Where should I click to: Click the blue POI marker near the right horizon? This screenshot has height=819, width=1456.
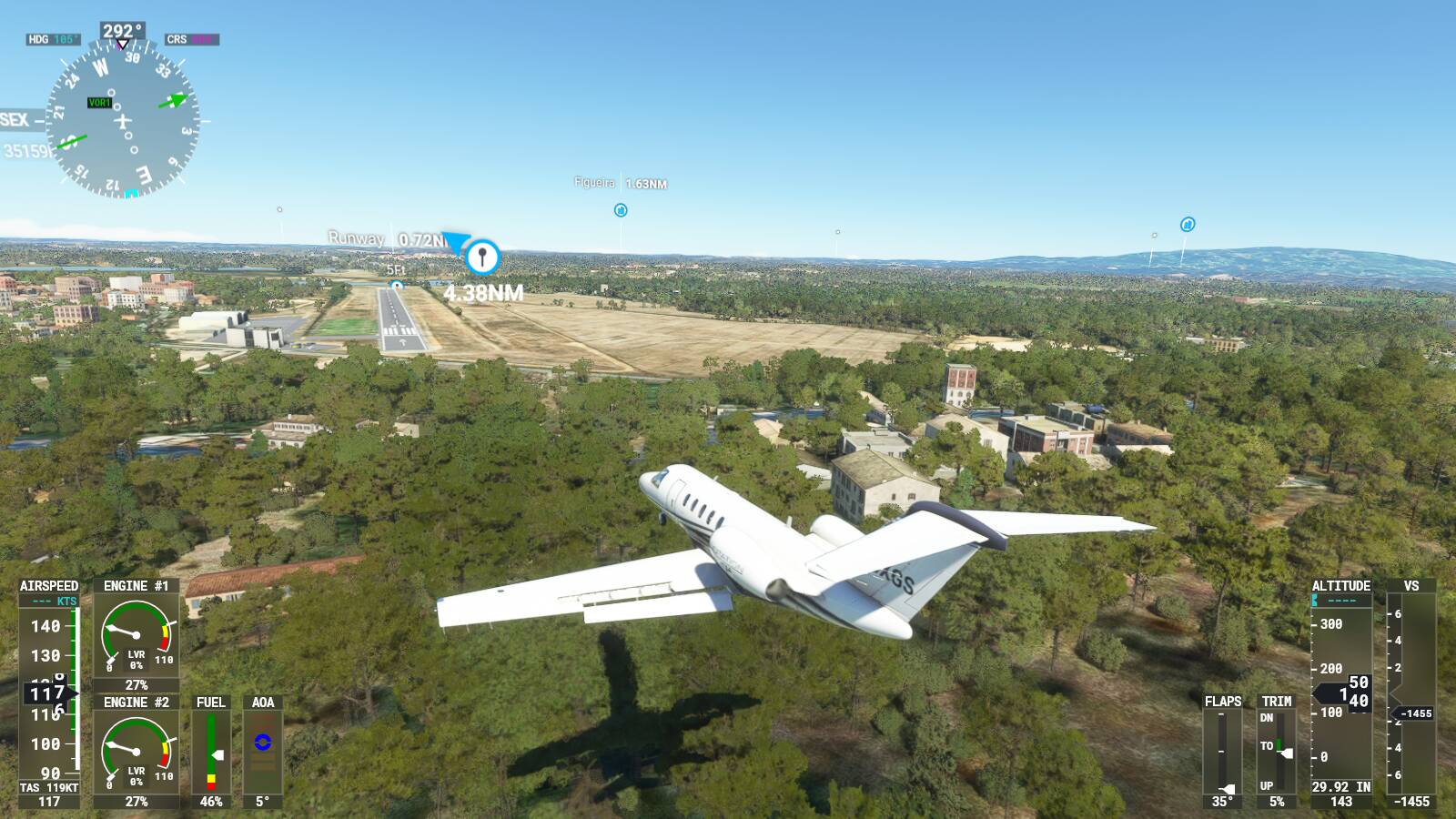(1188, 224)
